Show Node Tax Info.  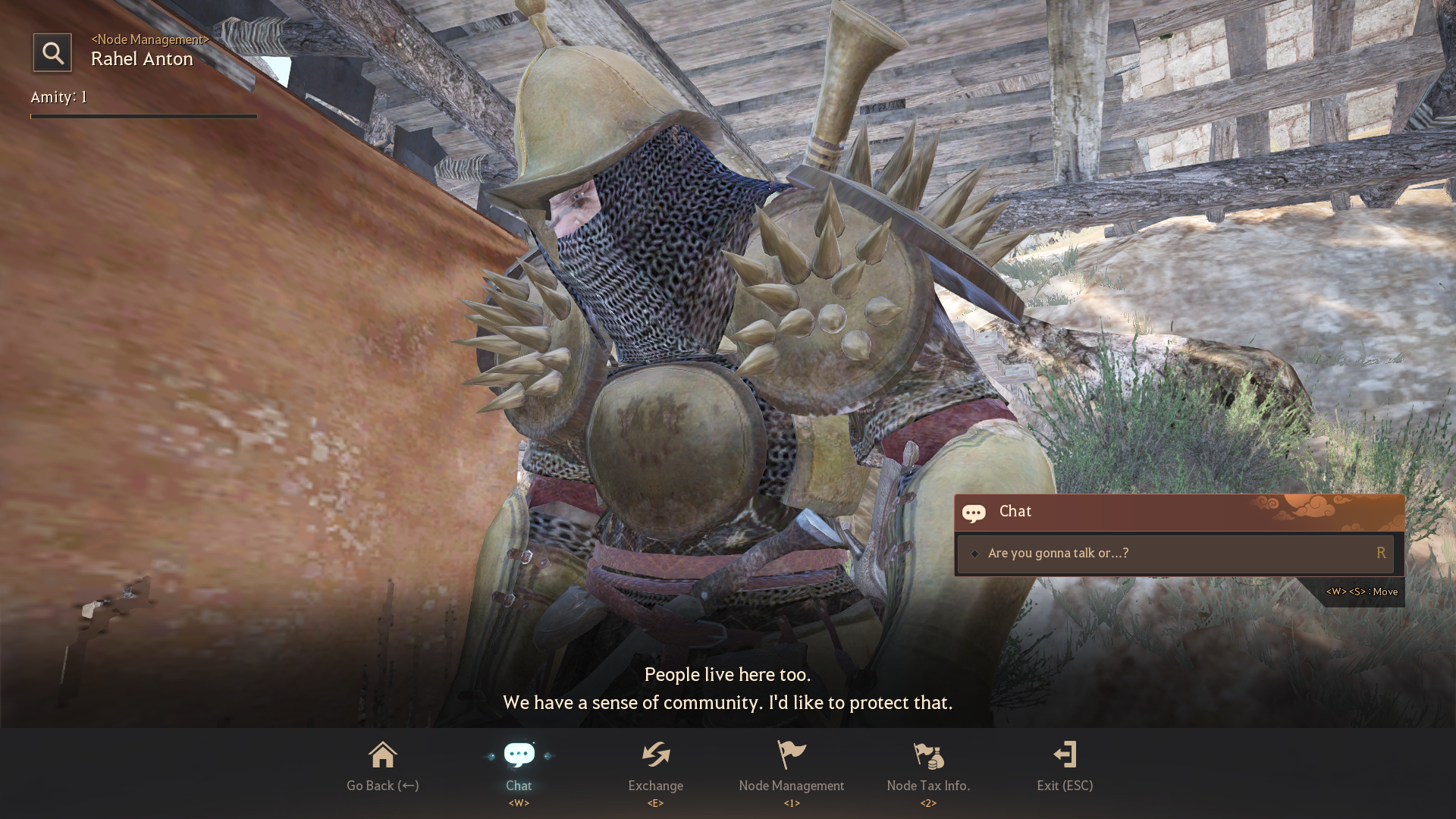click(928, 767)
